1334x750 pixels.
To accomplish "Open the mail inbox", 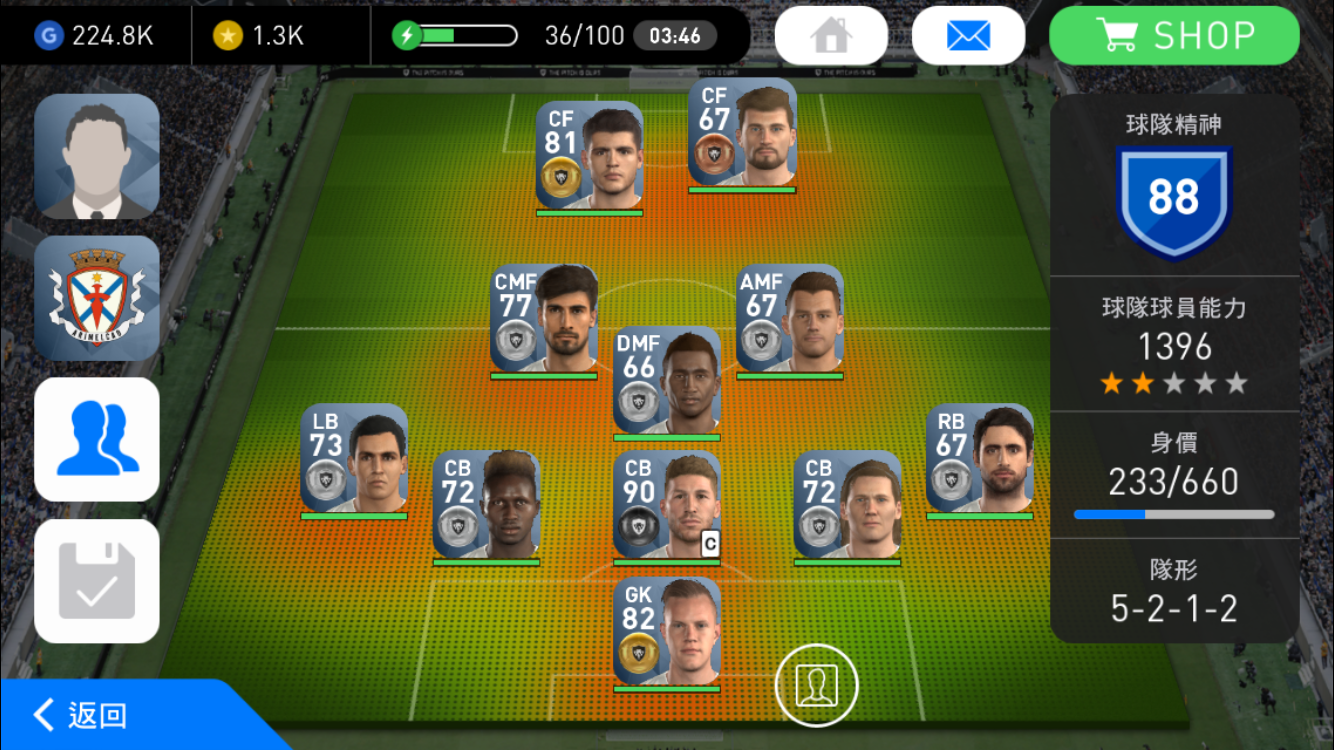I will [x=968, y=36].
